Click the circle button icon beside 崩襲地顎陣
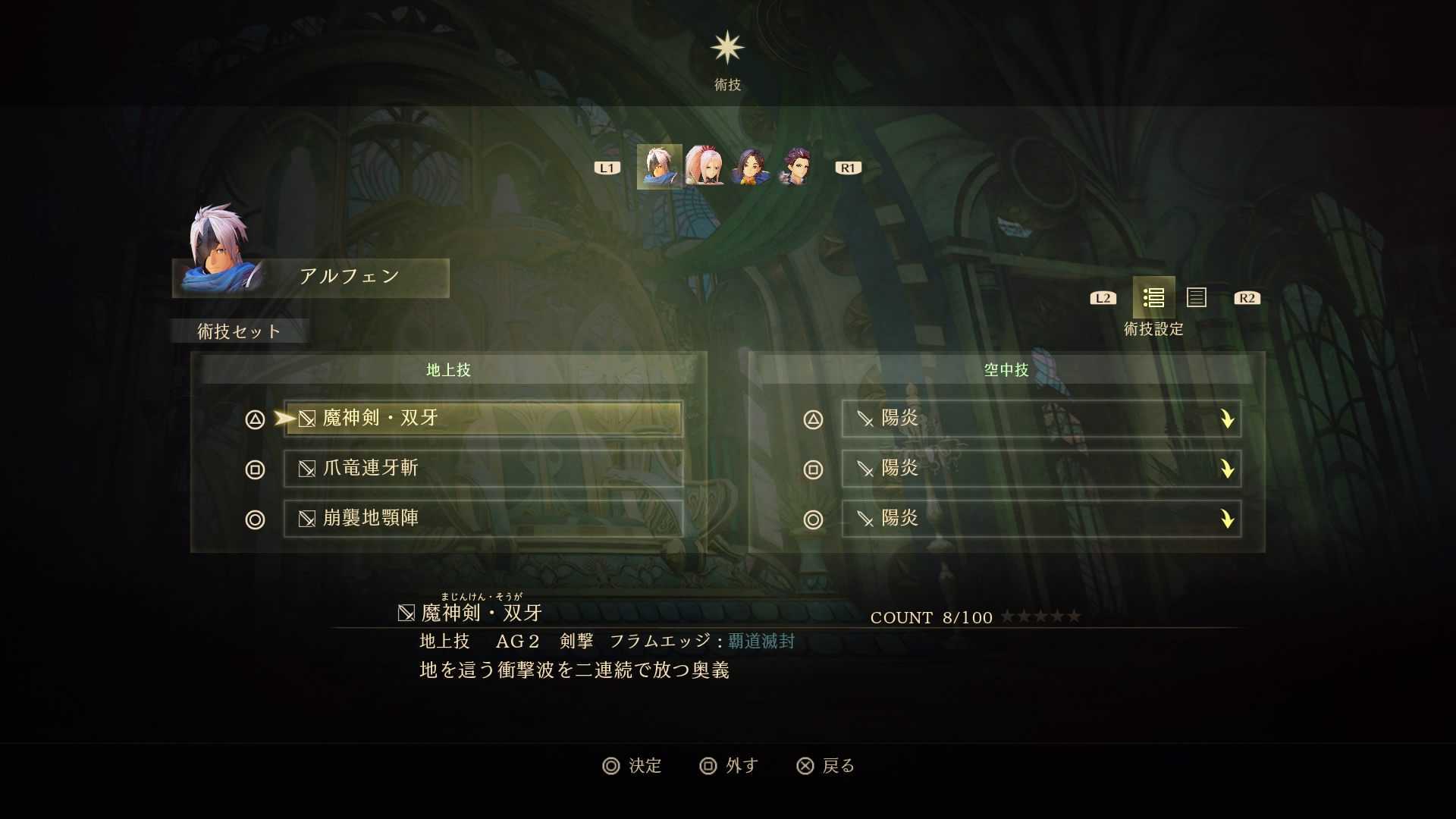1456x819 pixels. 255,519
